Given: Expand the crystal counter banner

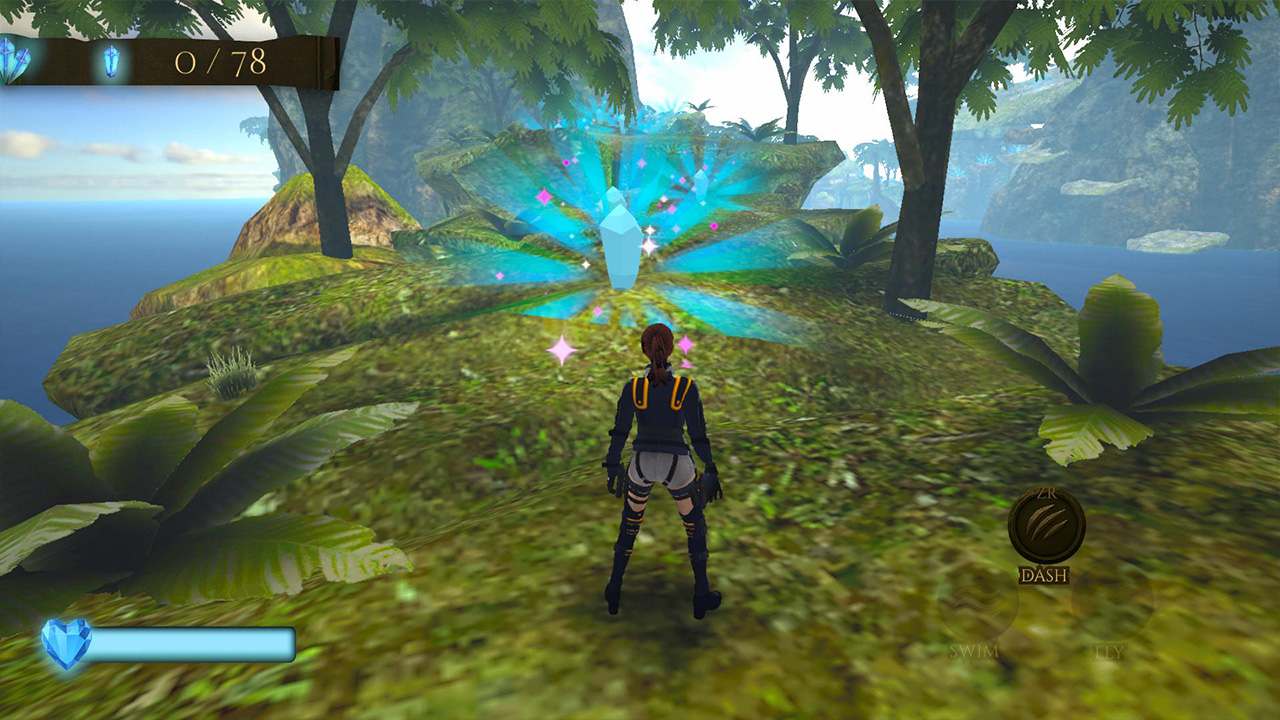Looking at the screenshot, I should pyautogui.click(x=180, y=60).
